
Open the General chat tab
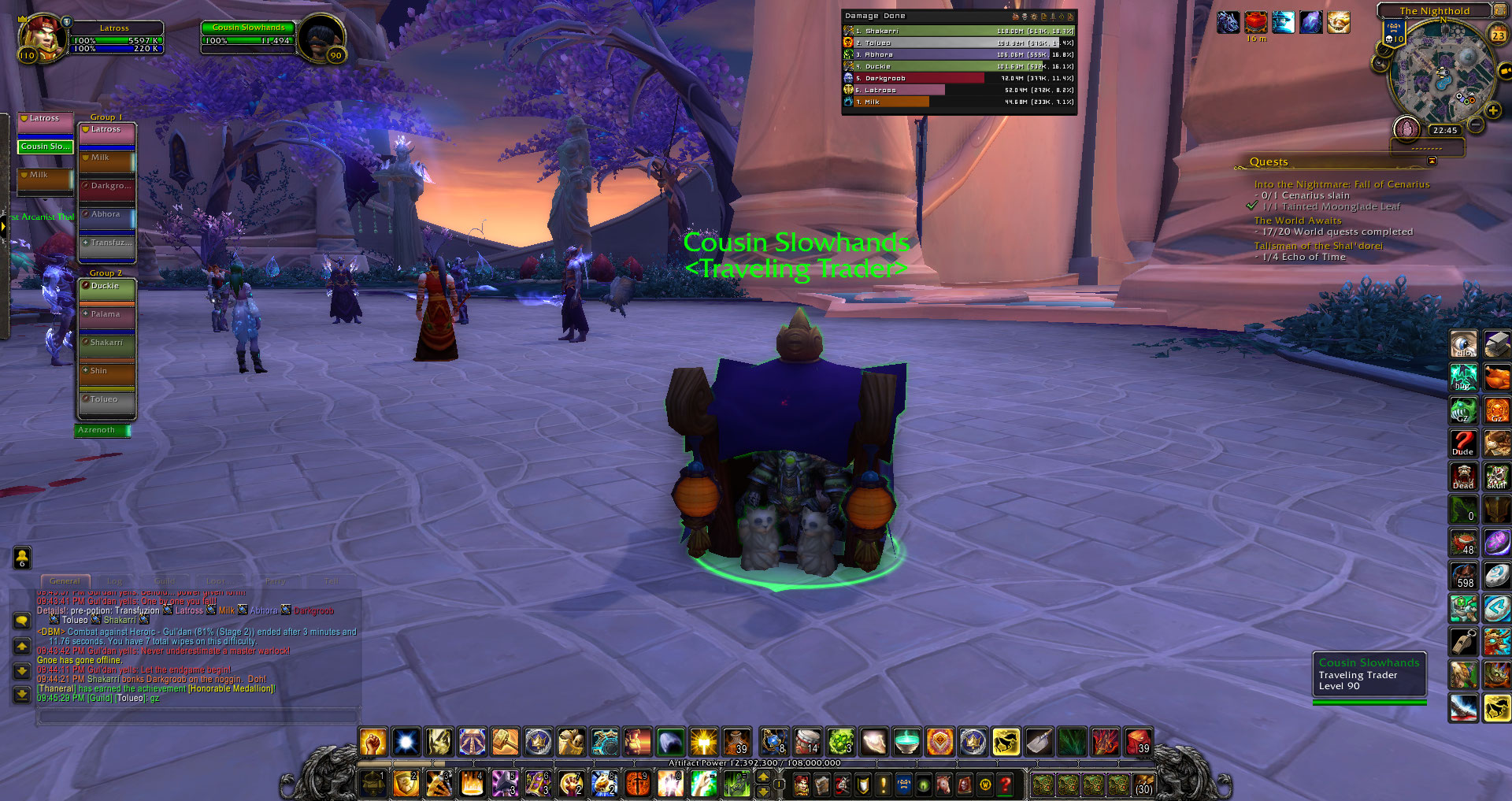[65, 581]
